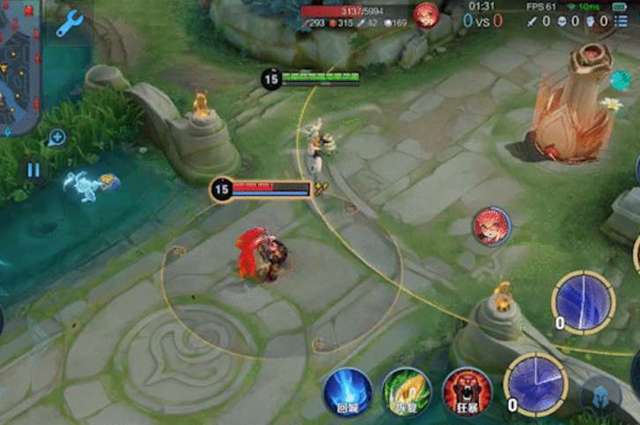Open the scoreboard list icon
Image resolution: width=640 pixels, height=425 pixels.
(626, 21)
